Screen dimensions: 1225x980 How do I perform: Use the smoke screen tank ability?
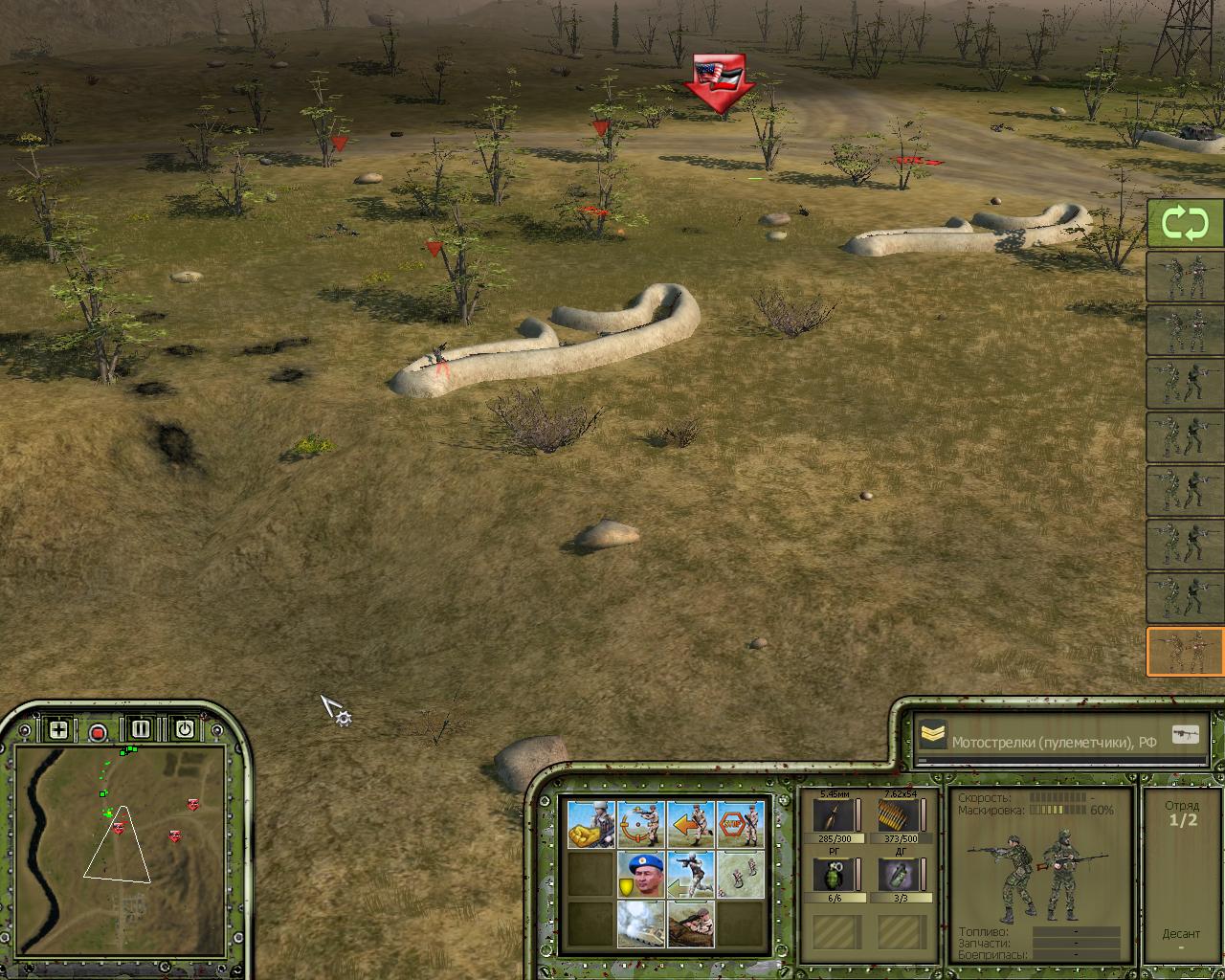pos(641,924)
